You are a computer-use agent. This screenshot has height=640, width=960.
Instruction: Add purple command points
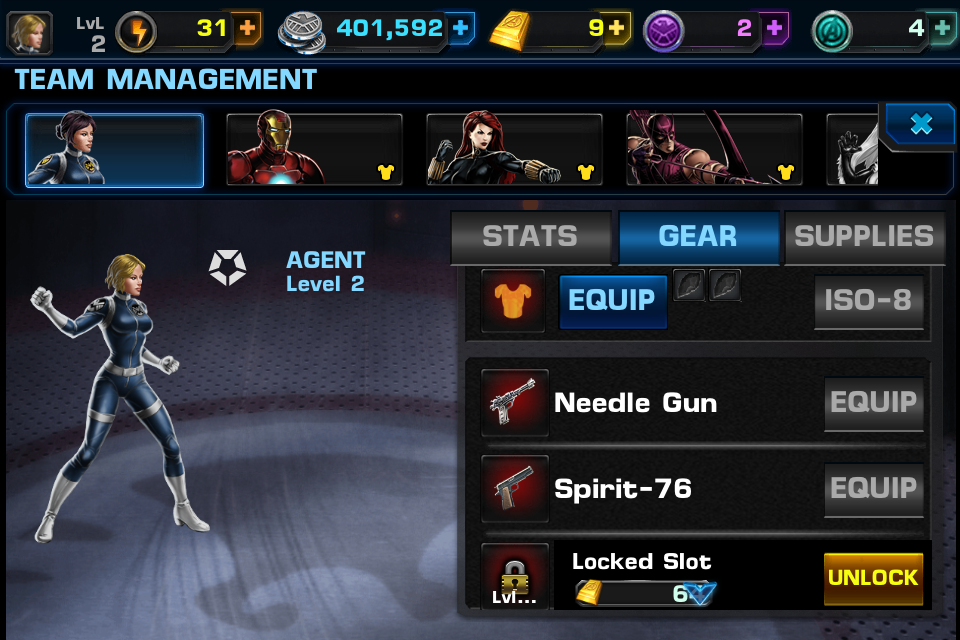tap(774, 29)
